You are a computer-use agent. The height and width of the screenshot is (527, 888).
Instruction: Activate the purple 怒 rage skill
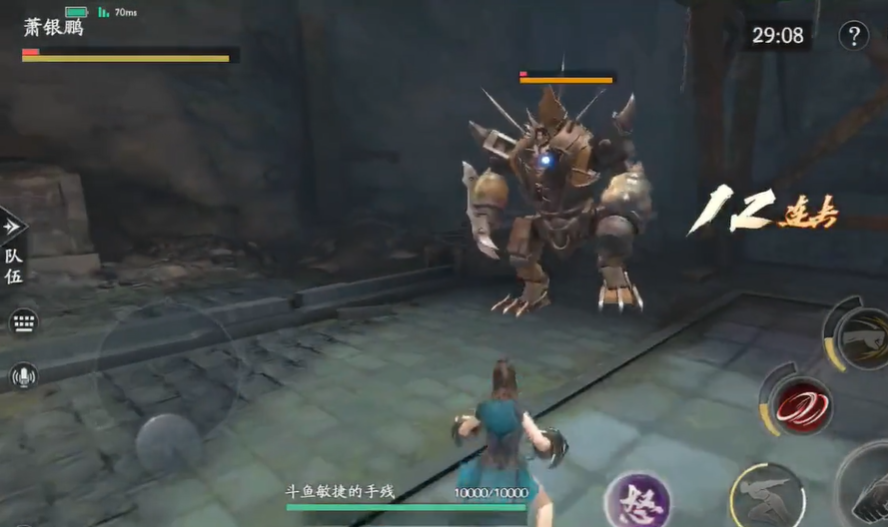pyautogui.click(x=637, y=499)
